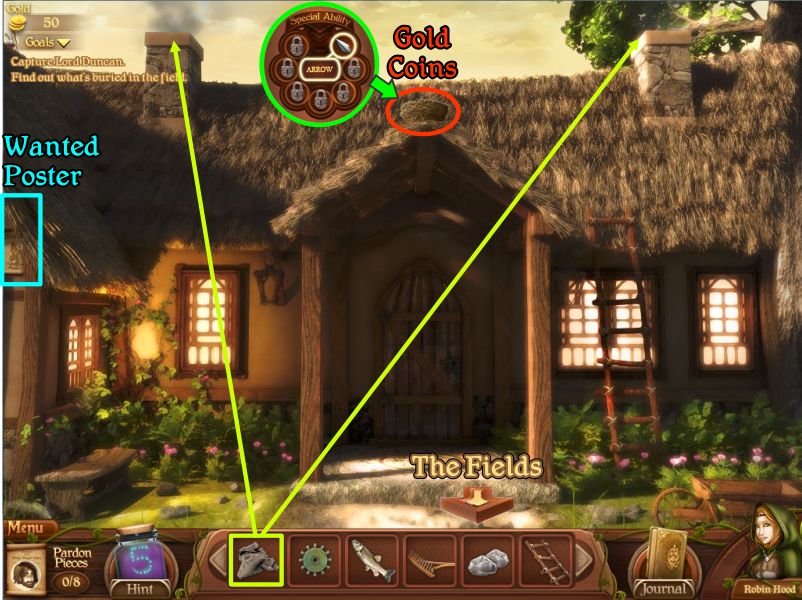Use the Hint potion jar
Viewport: 802px width, 600px height.
tap(140, 561)
